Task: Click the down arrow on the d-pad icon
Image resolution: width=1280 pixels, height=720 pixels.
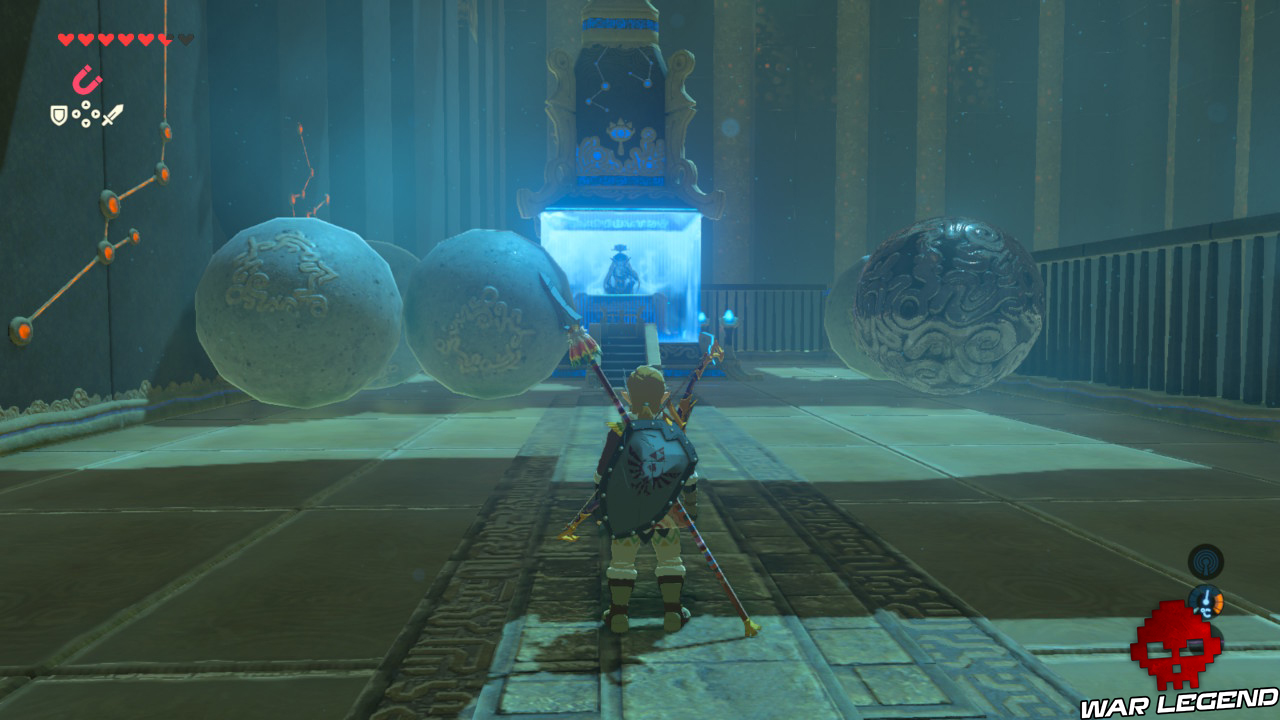Action: click(x=86, y=122)
